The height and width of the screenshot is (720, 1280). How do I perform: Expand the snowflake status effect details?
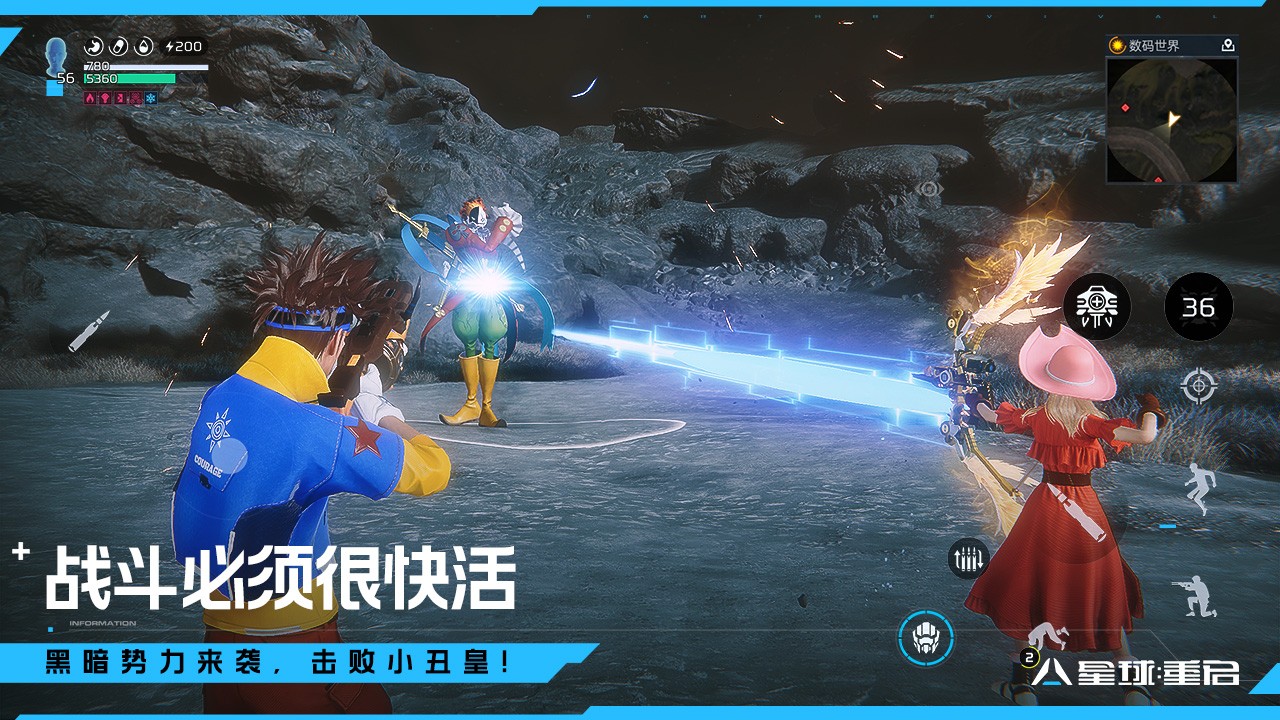[x=152, y=98]
